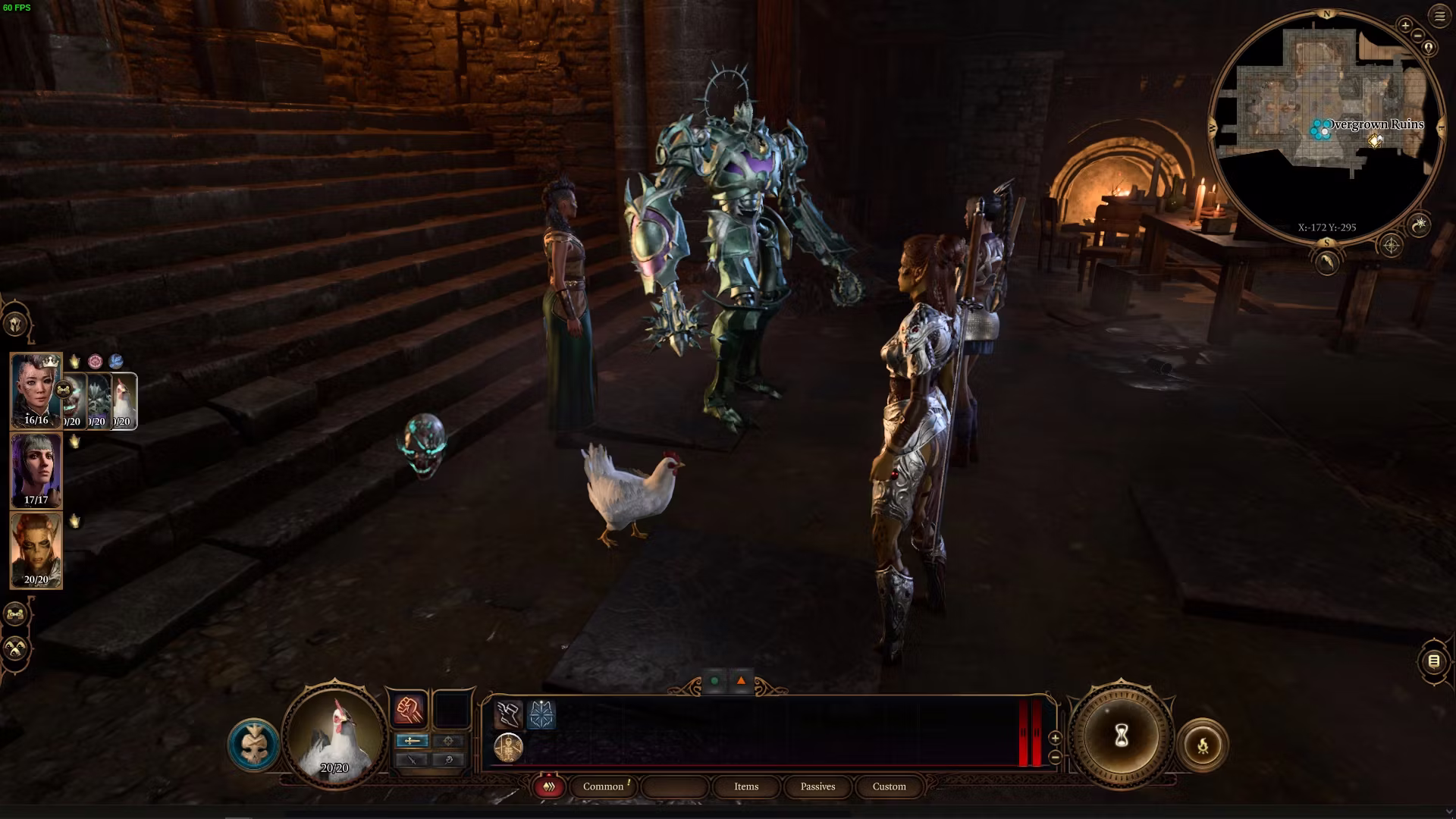This screenshot has width=1456, height=819.
Task: Zoom out the minimap with minus
Action: [x=1417, y=36]
